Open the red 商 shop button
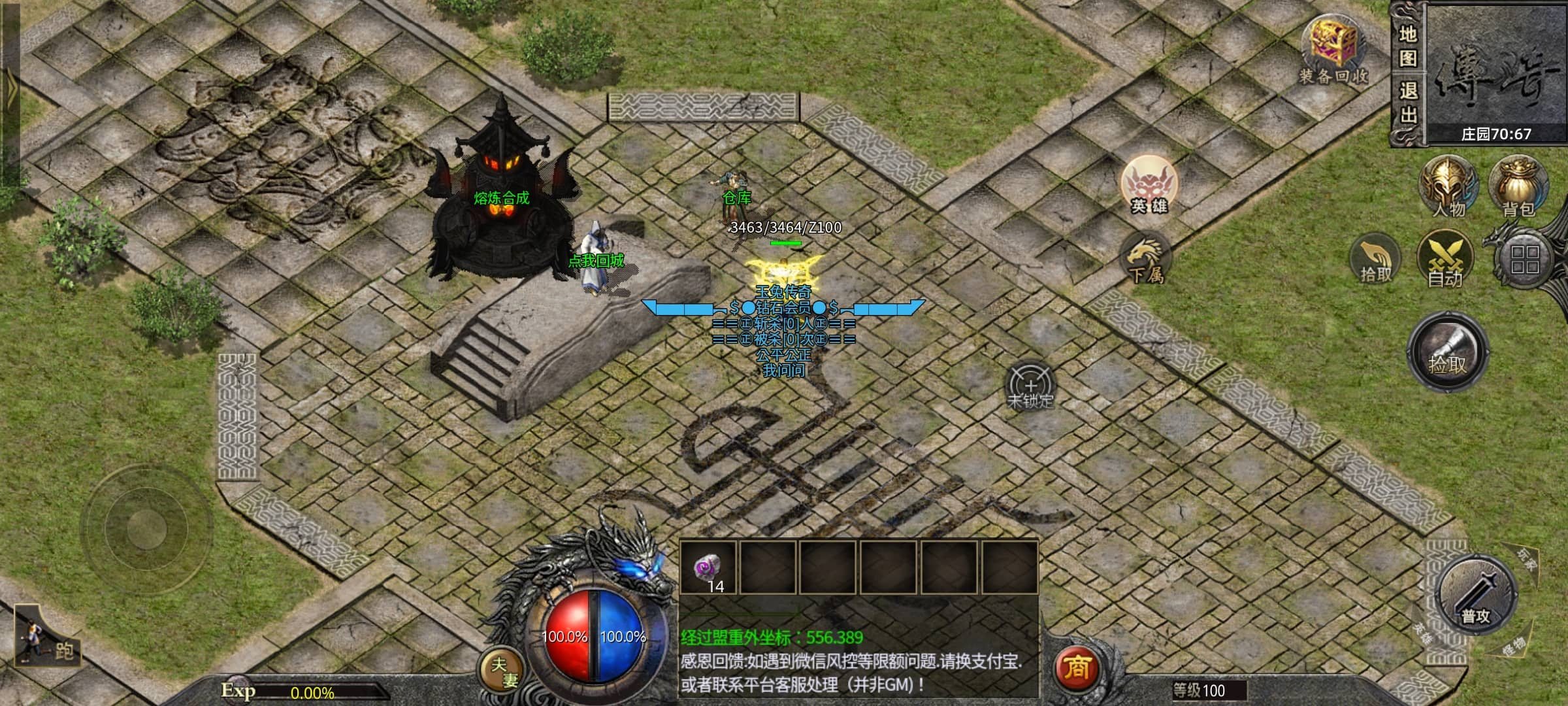The width and height of the screenshot is (1568, 706). 1077,668
